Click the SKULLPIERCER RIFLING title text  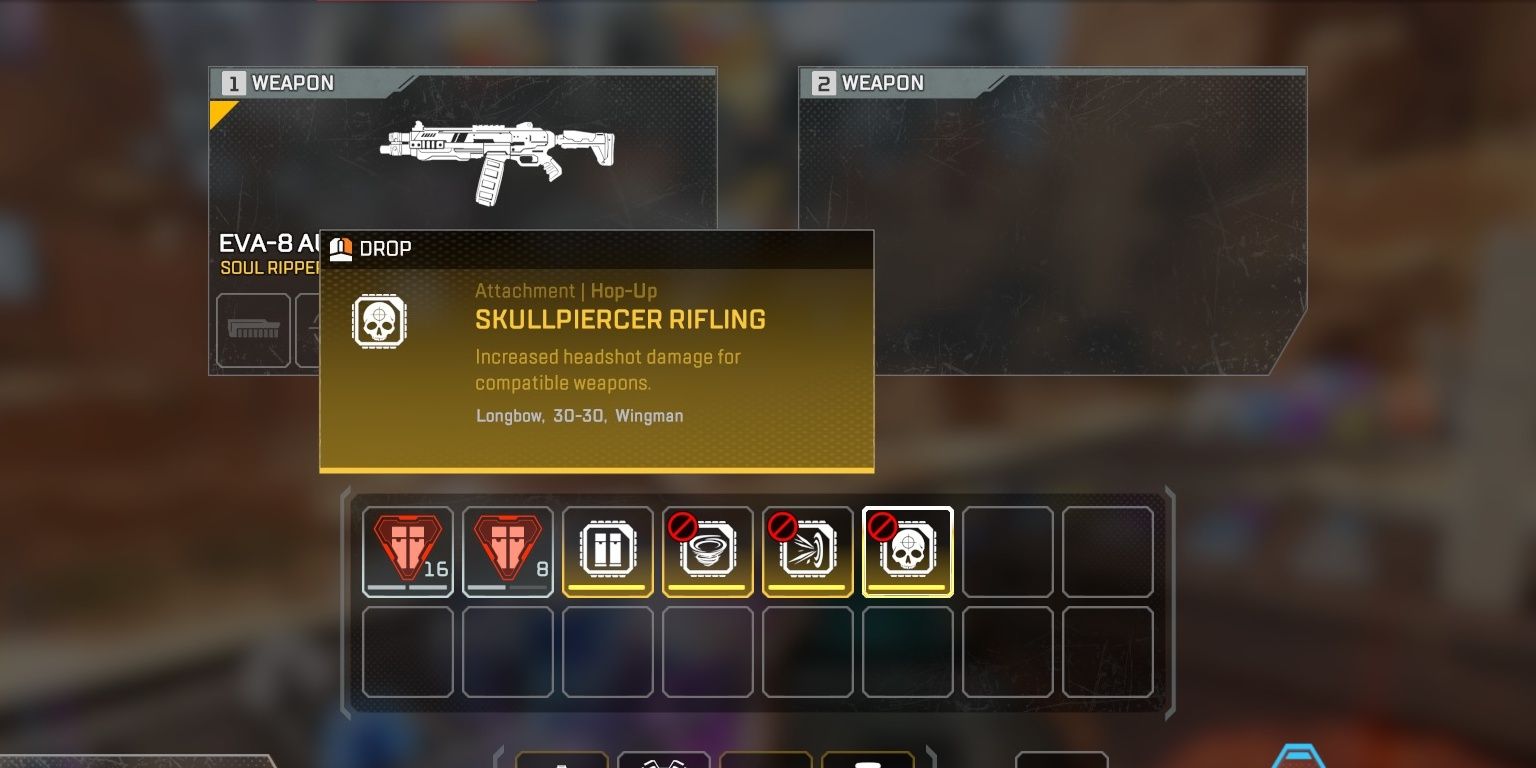[x=620, y=319]
